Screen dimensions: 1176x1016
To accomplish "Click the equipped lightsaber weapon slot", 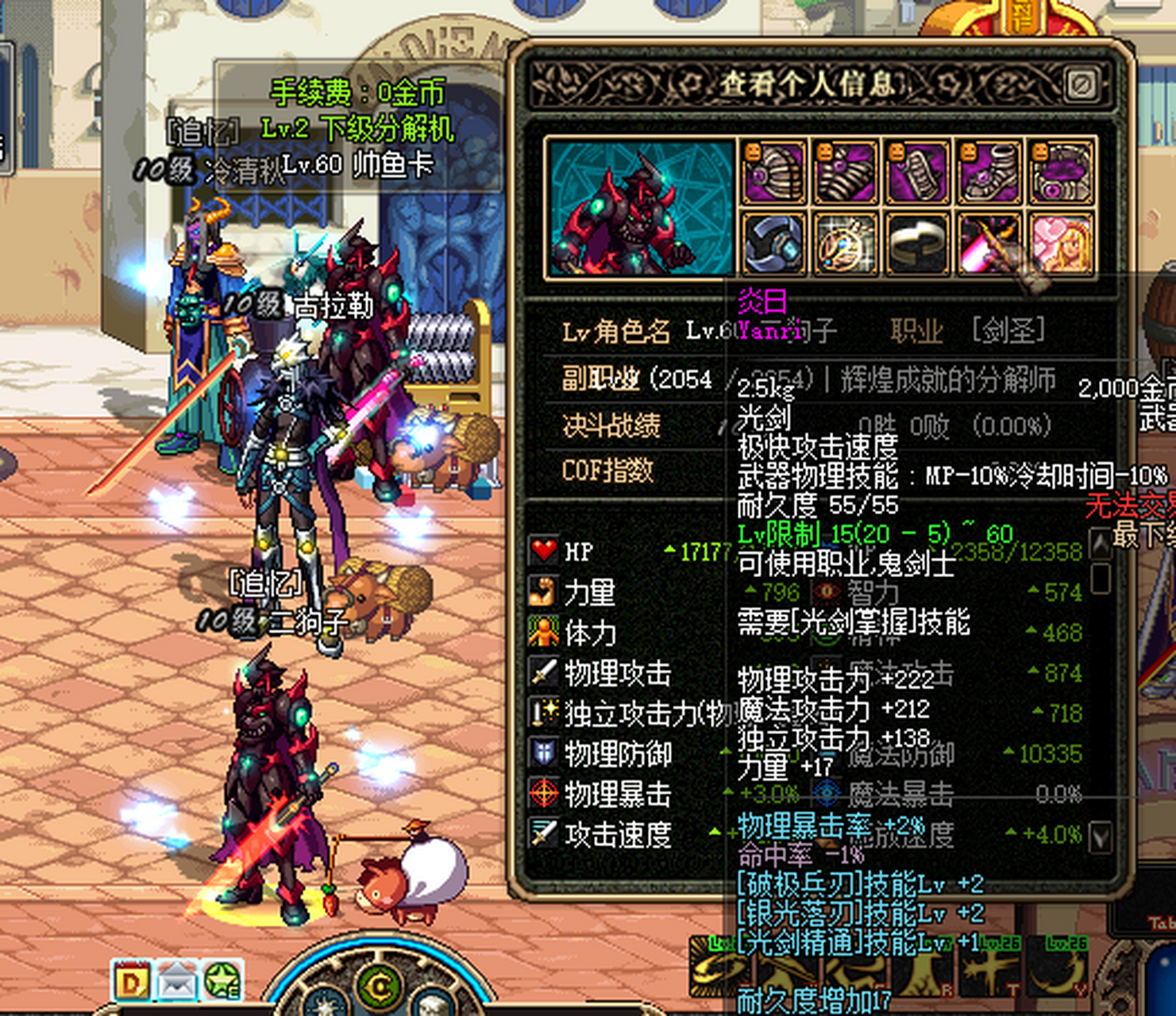I will click(989, 245).
